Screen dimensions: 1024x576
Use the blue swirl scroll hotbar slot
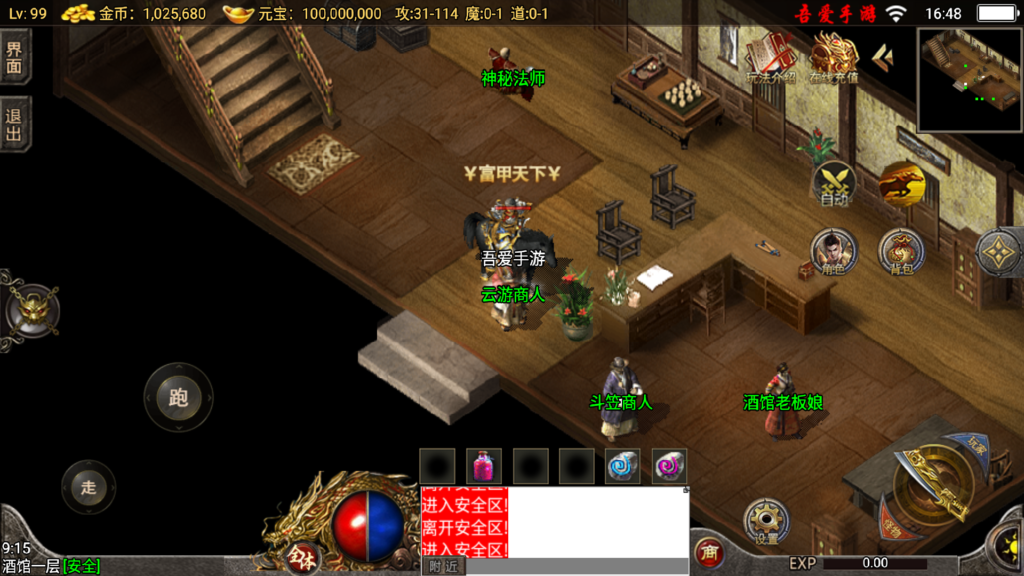tap(622, 466)
